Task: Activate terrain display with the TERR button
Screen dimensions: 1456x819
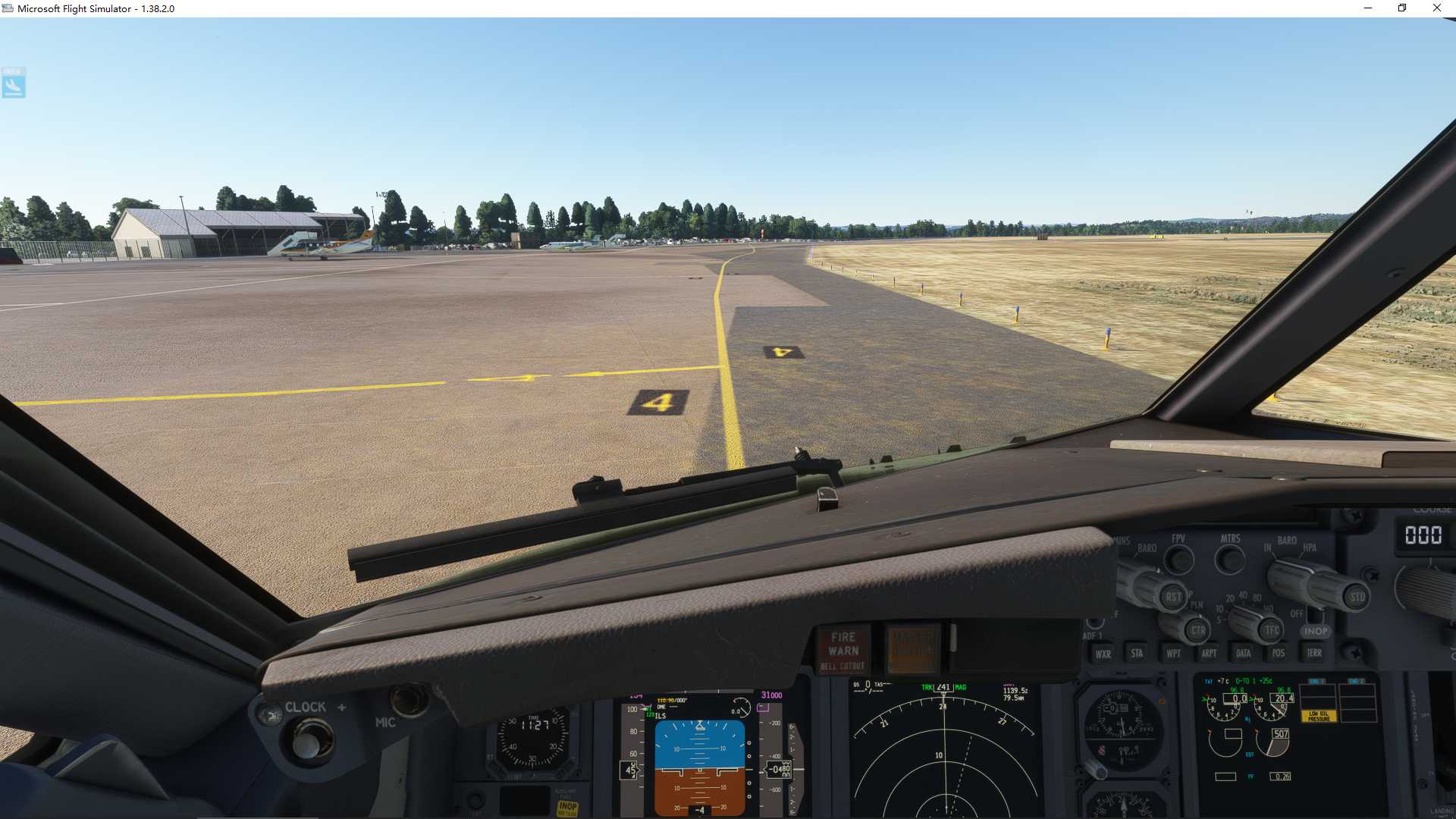Action: pyautogui.click(x=1314, y=653)
